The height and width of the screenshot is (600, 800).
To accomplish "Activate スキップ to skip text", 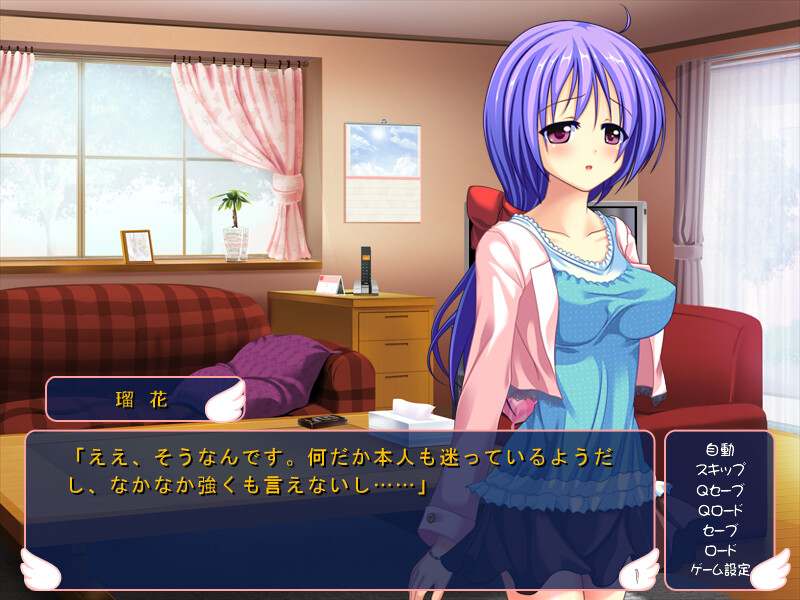I will click(719, 469).
